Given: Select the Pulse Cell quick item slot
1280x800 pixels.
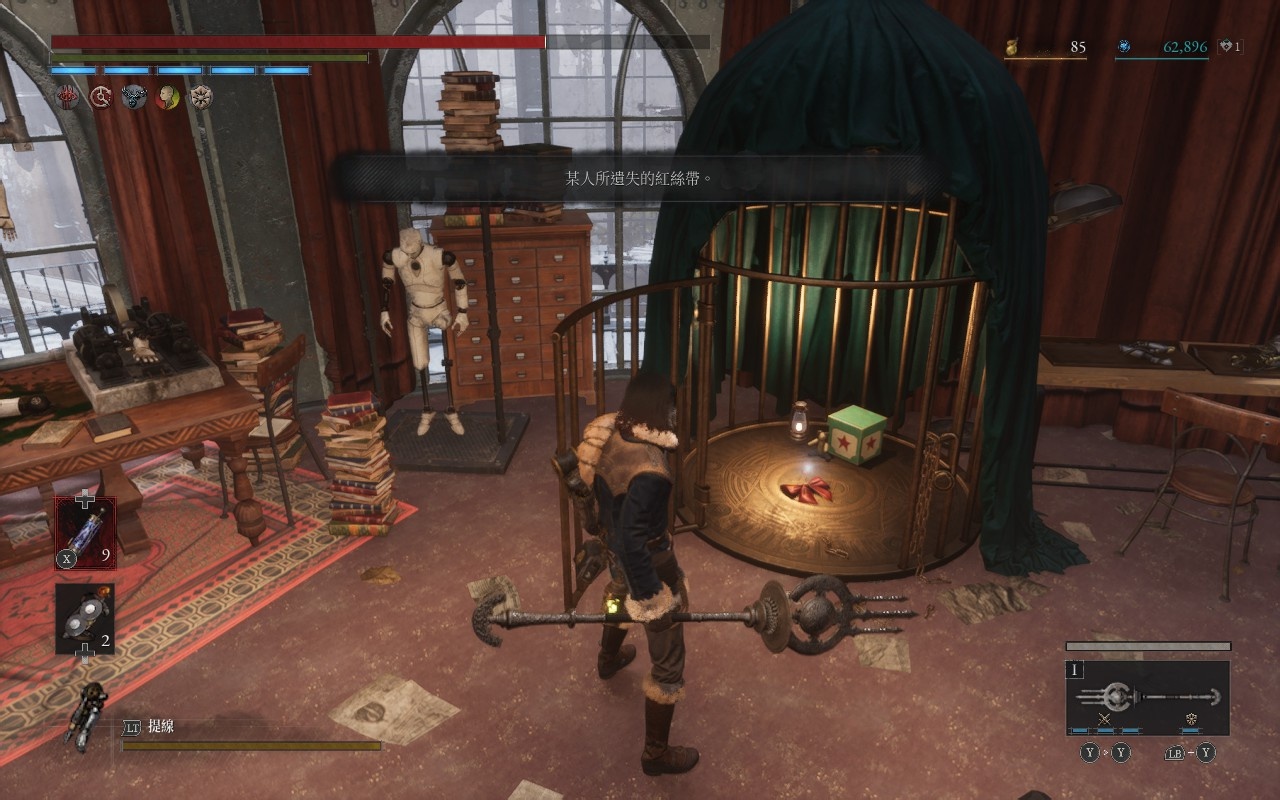Looking at the screenshot, I should [85, 532].
